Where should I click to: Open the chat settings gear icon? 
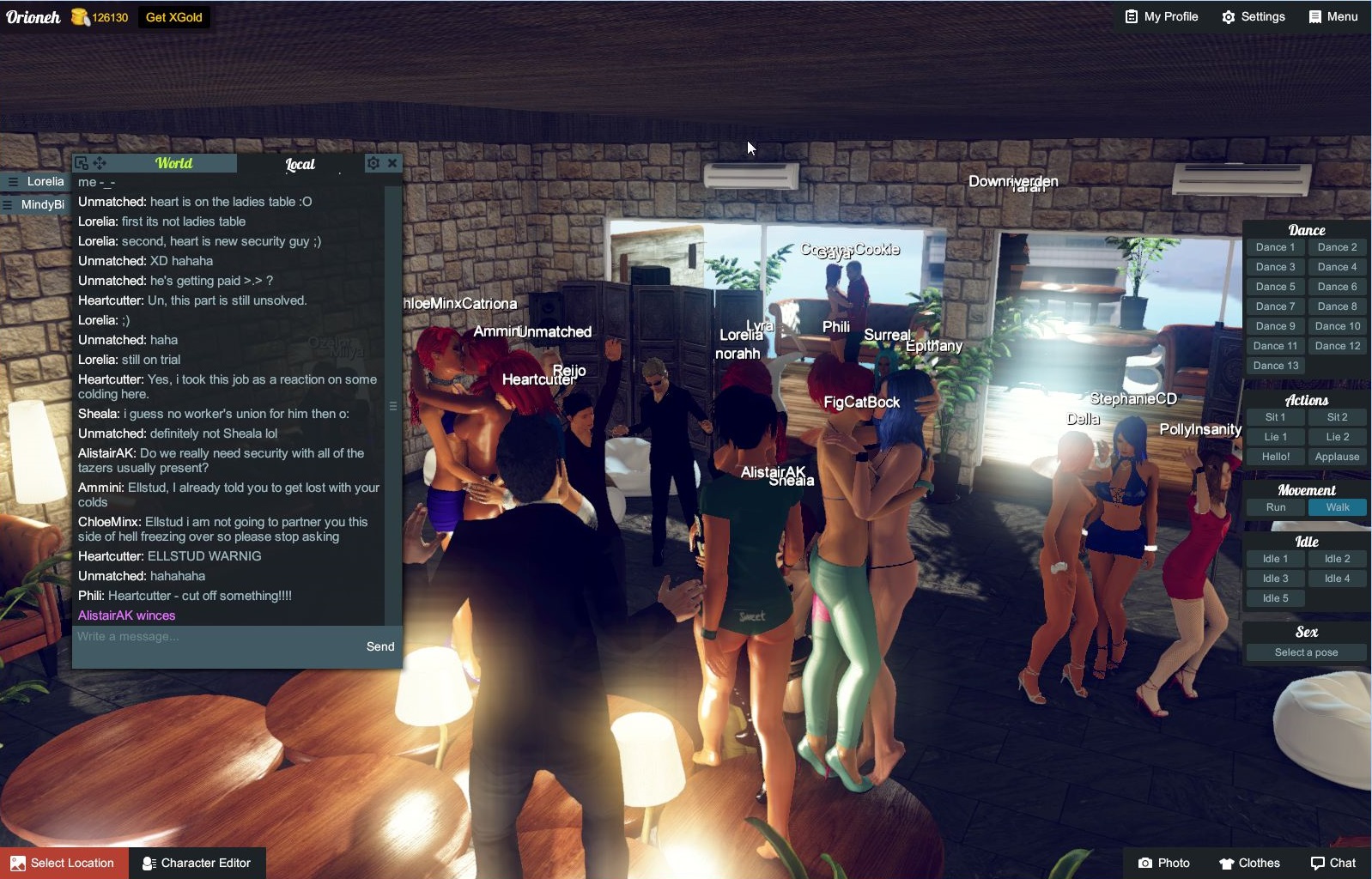coord(373,162)
